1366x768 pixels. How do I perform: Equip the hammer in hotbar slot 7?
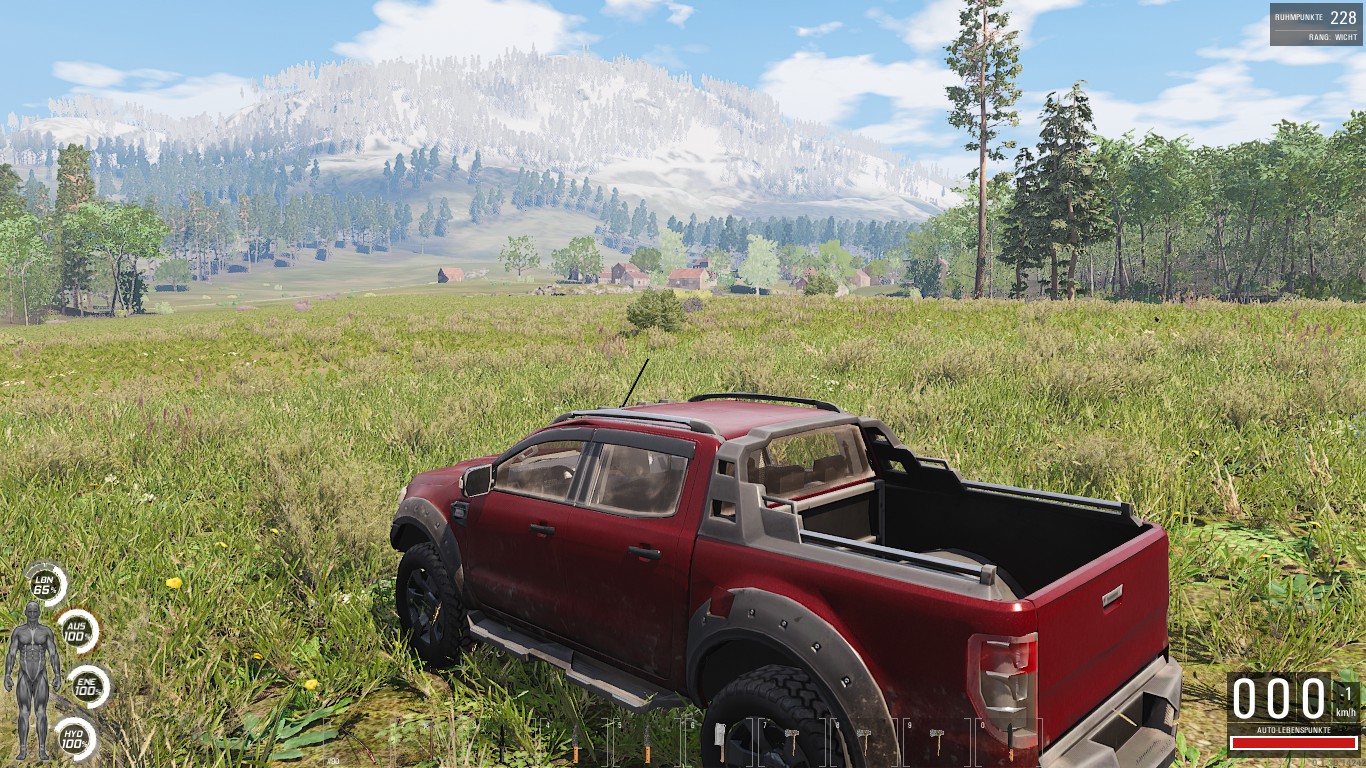tap(792, 739)
